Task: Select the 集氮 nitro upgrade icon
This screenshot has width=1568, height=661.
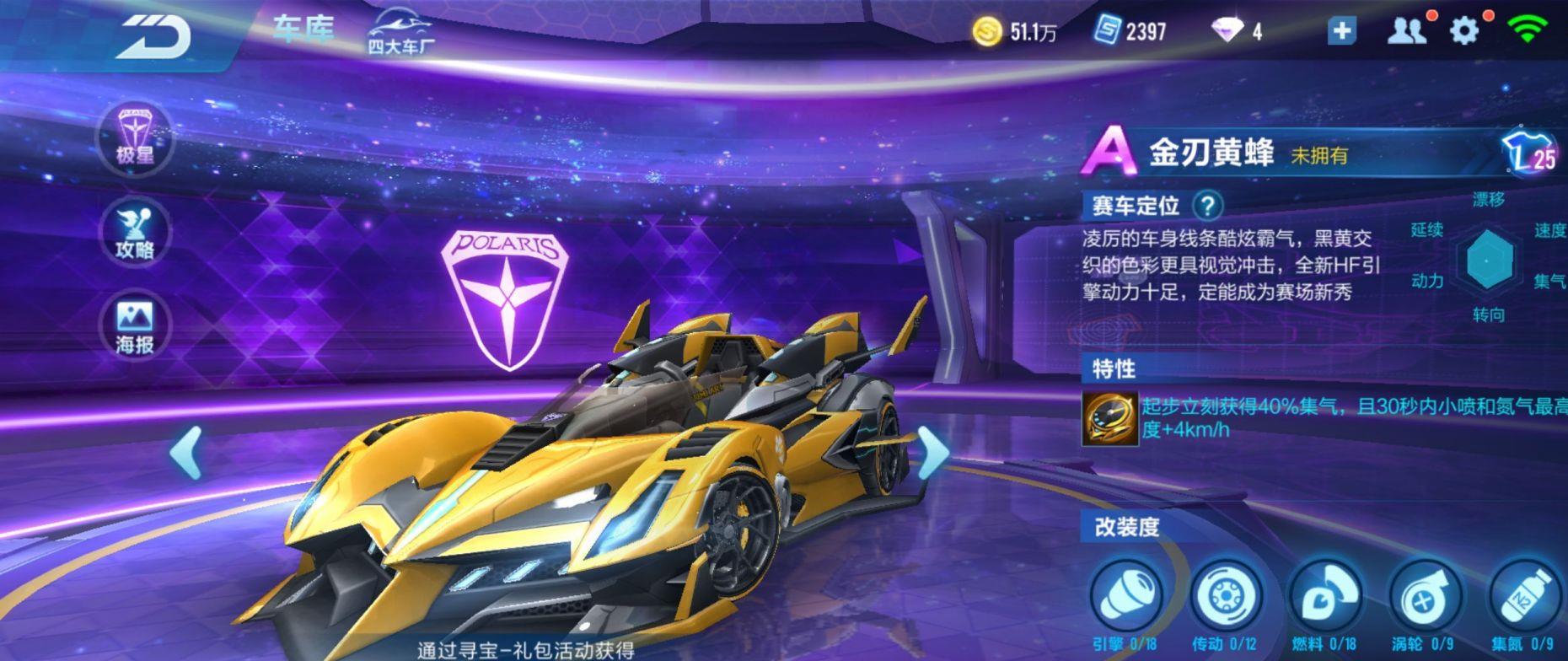Action: pos(1524,596)
